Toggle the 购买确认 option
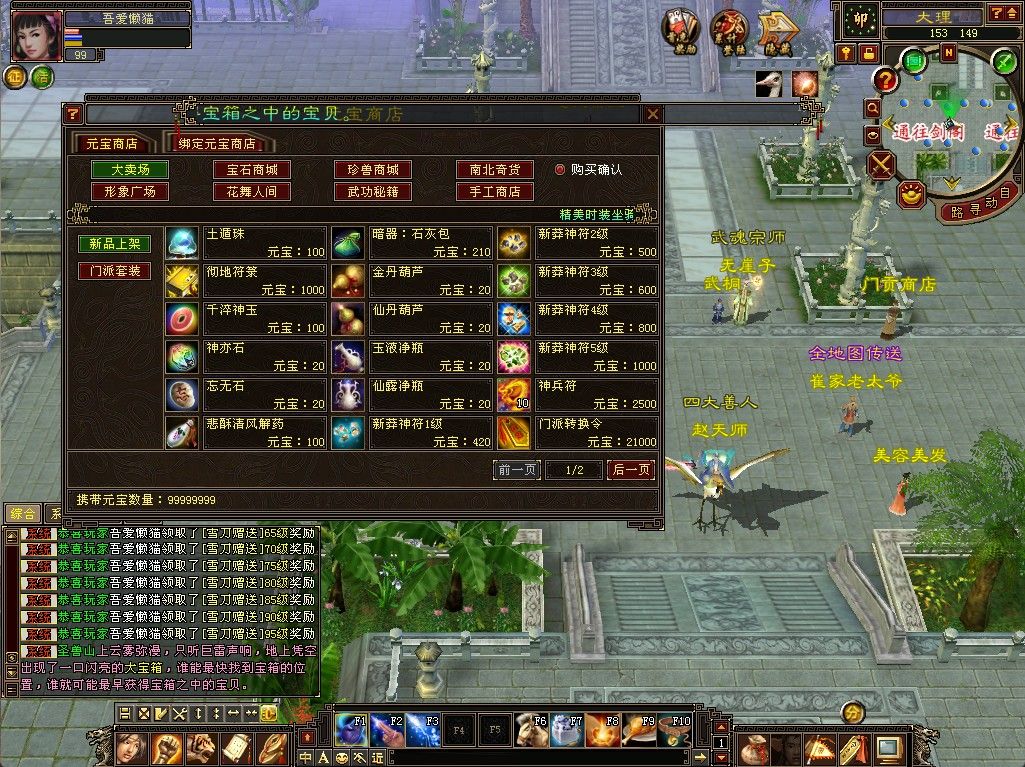The width and height of the screenshot is (1025, 767). click(560, 170)
